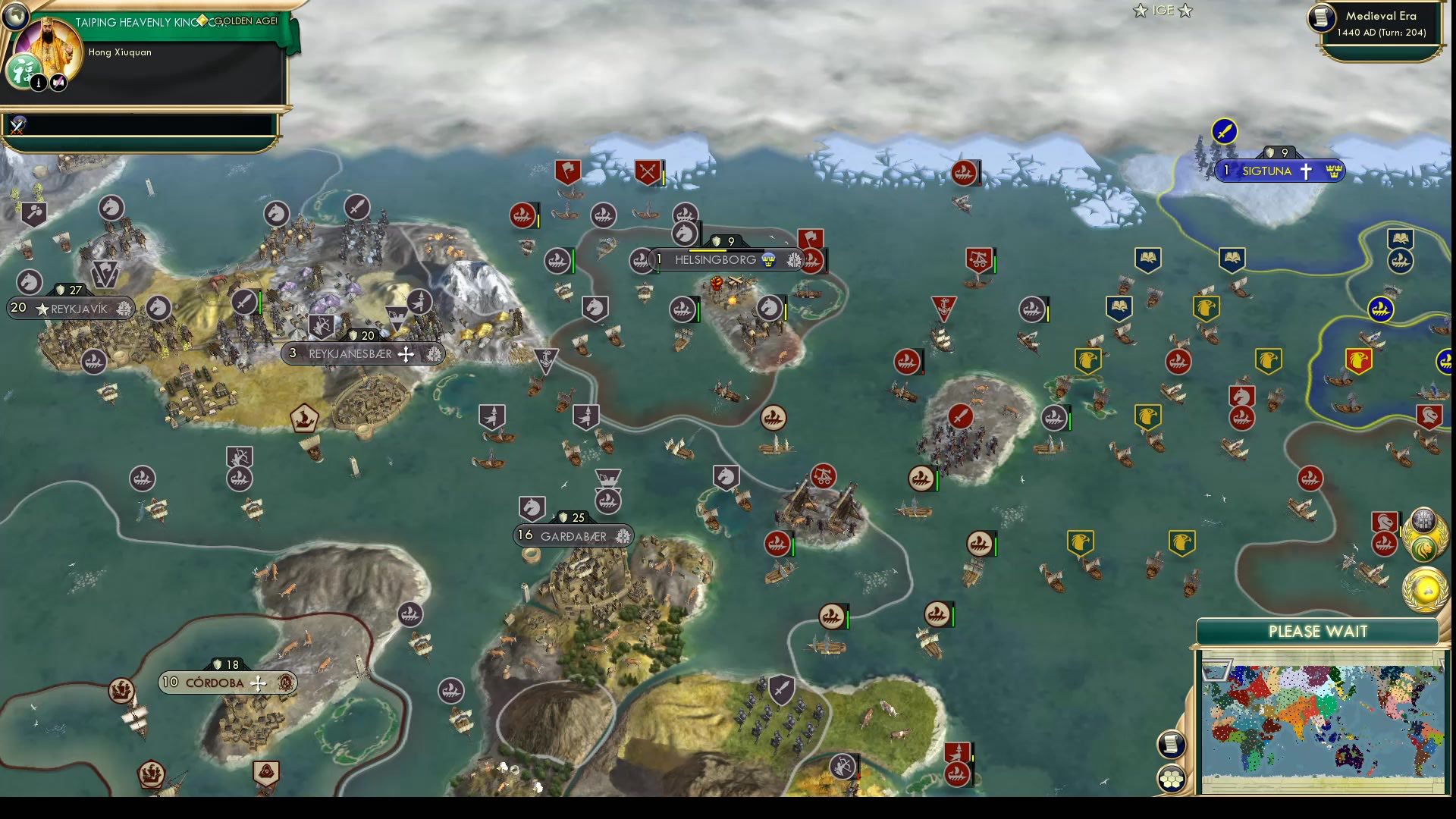This screenshot has width=1456, height=819.
Task: Click the IGE star editor icon
Action: pos(1161,11)
